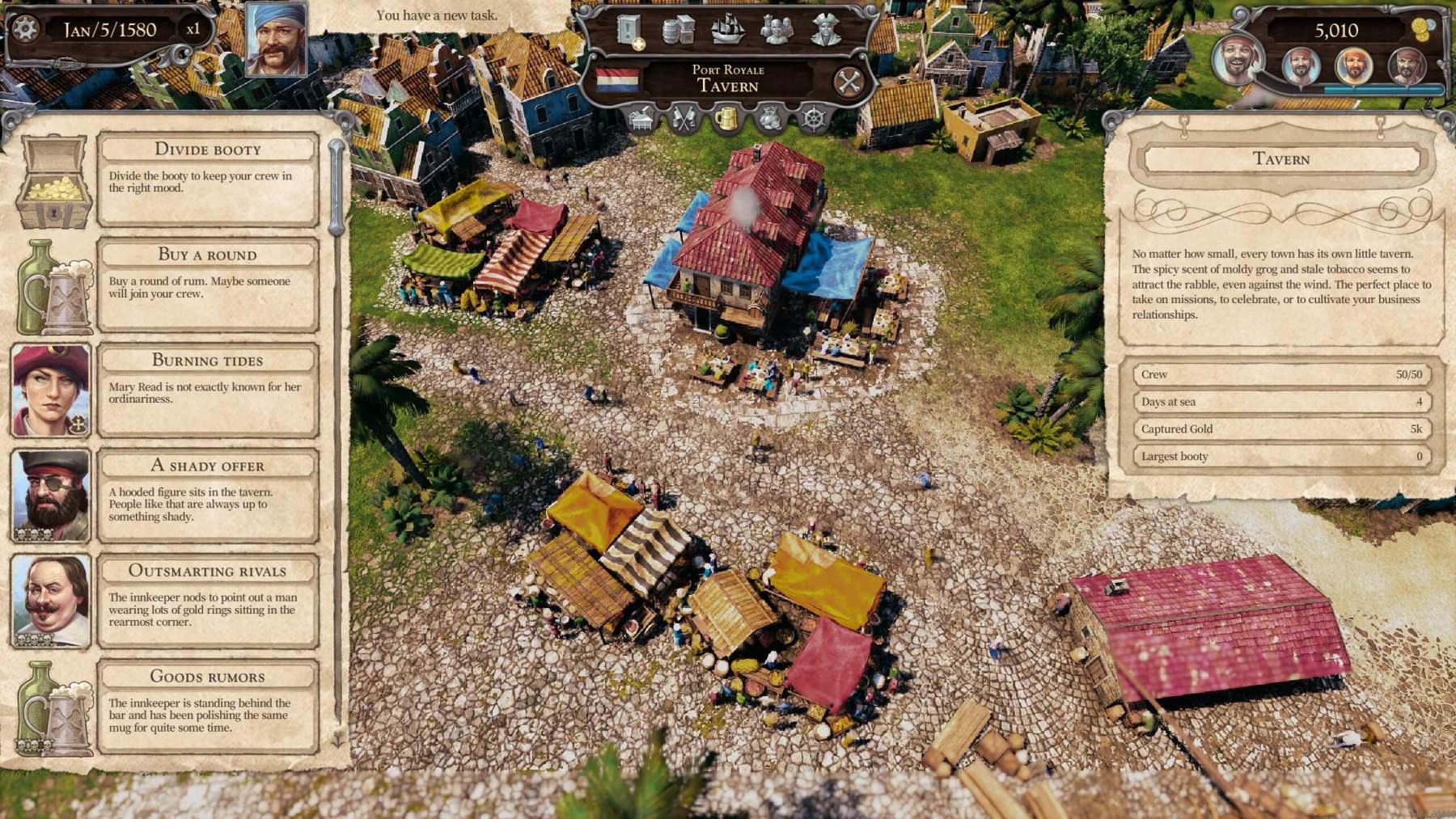Select A shady offer hooded figure mission
This screenshot has height=819, width=1456.
click(x=207, y=466)
